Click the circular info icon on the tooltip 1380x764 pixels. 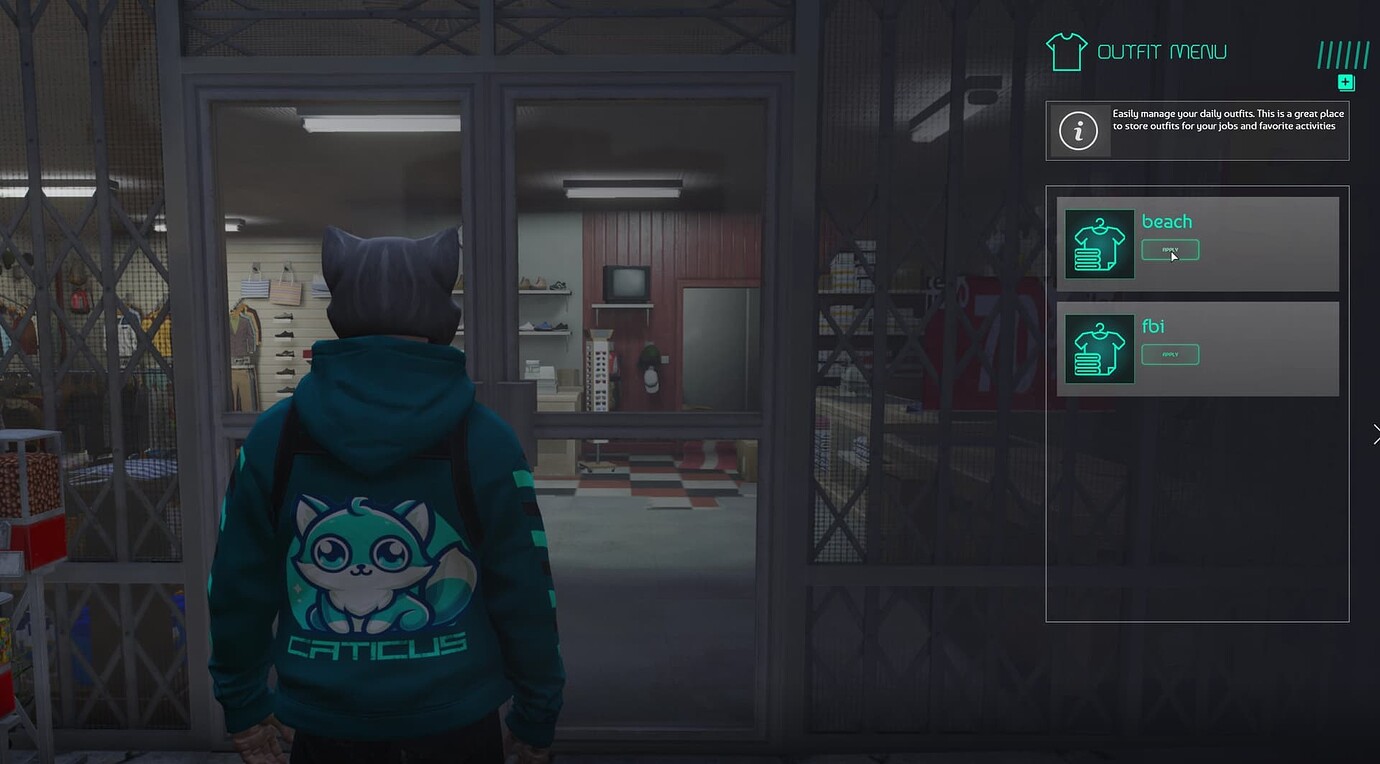point(1077,129)
